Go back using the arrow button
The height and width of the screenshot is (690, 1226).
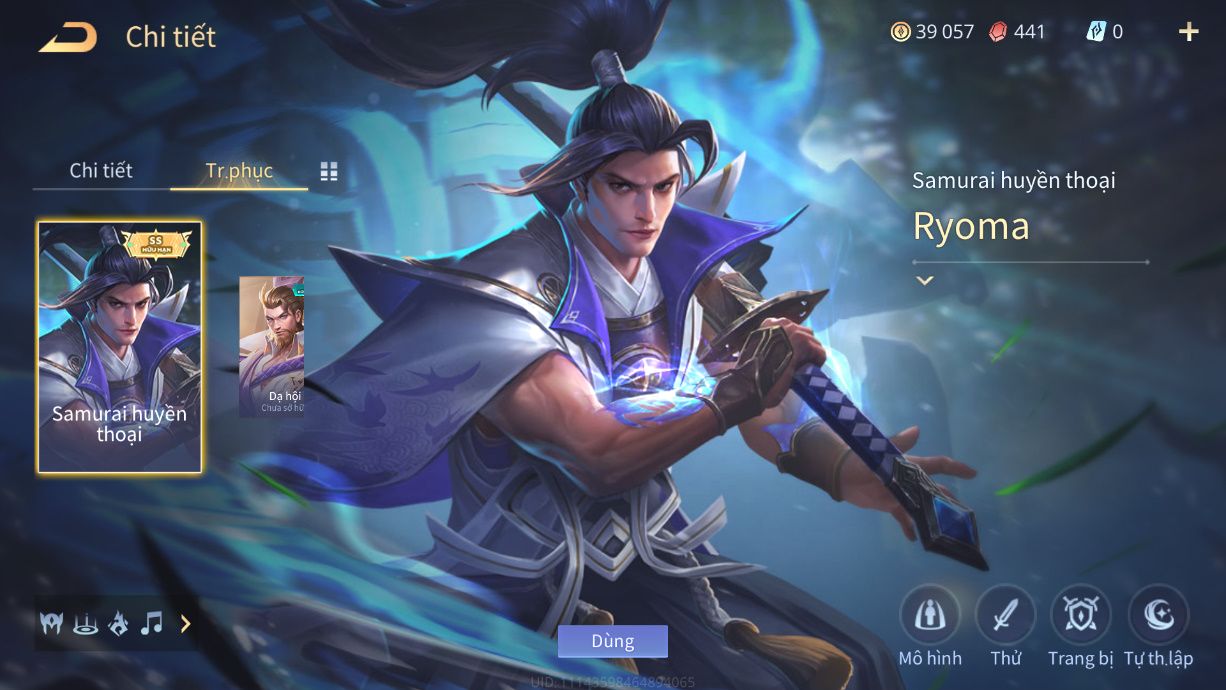(x=68, y=38)
